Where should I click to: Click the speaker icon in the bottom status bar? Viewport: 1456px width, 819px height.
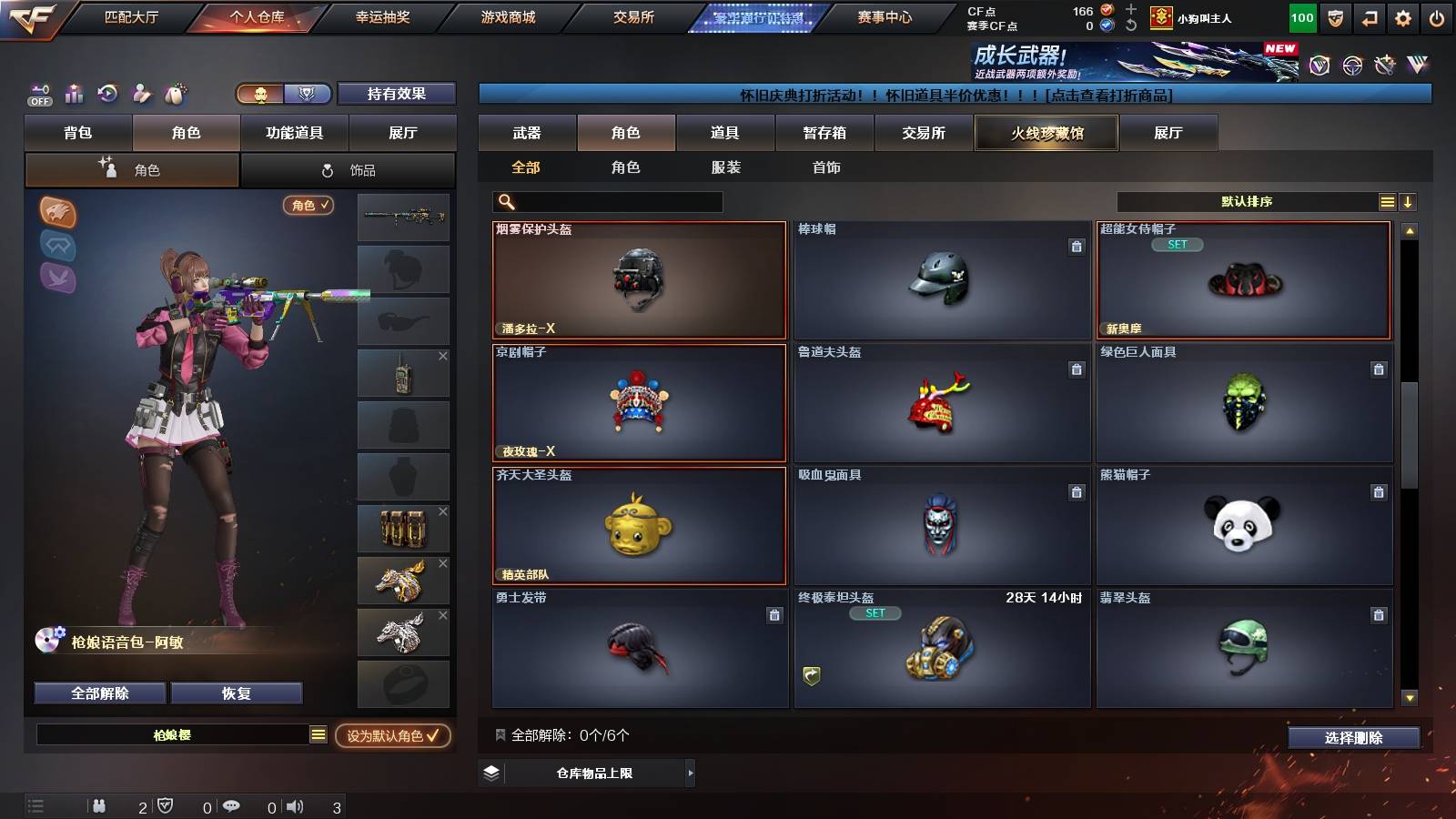tap(294, 804)
